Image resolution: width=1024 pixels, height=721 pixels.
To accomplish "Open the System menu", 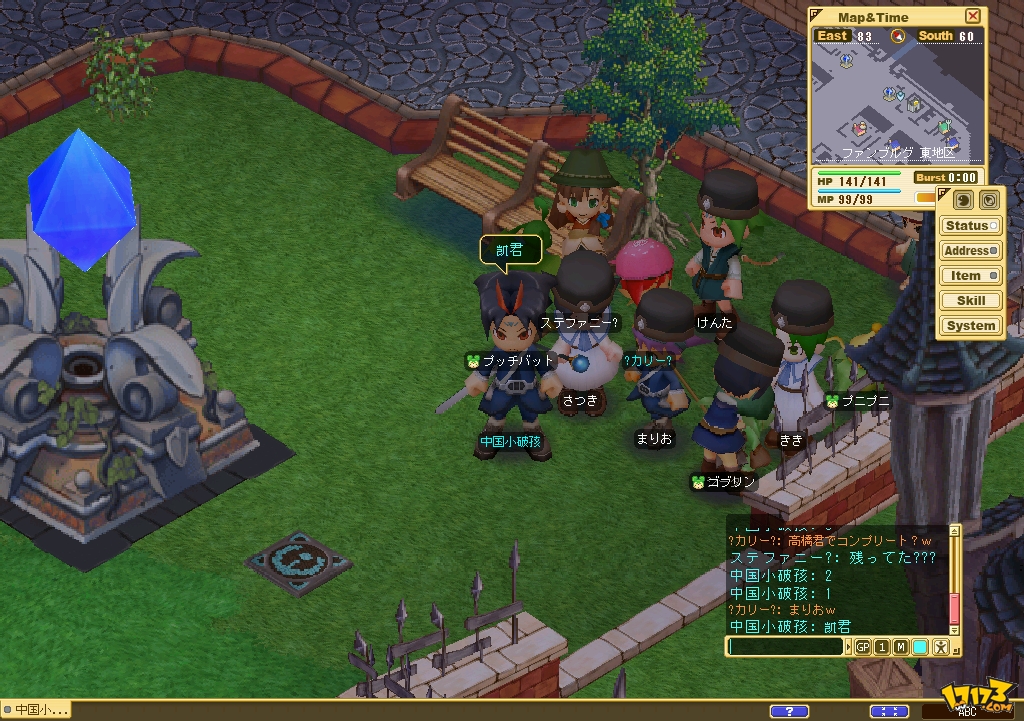I will tap(970, 325).
